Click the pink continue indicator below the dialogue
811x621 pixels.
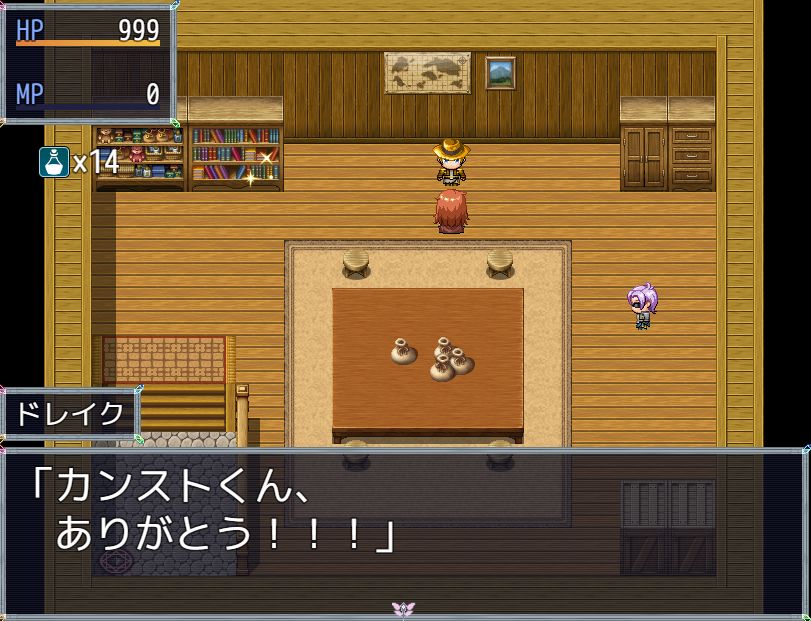[x=405, y=608]
